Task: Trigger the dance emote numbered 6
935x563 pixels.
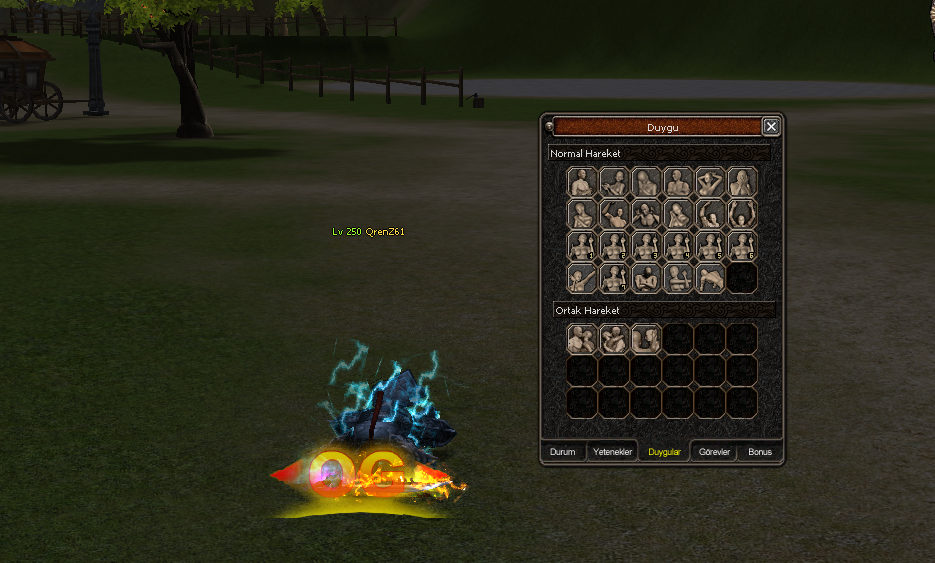Action: coord(742,247)
